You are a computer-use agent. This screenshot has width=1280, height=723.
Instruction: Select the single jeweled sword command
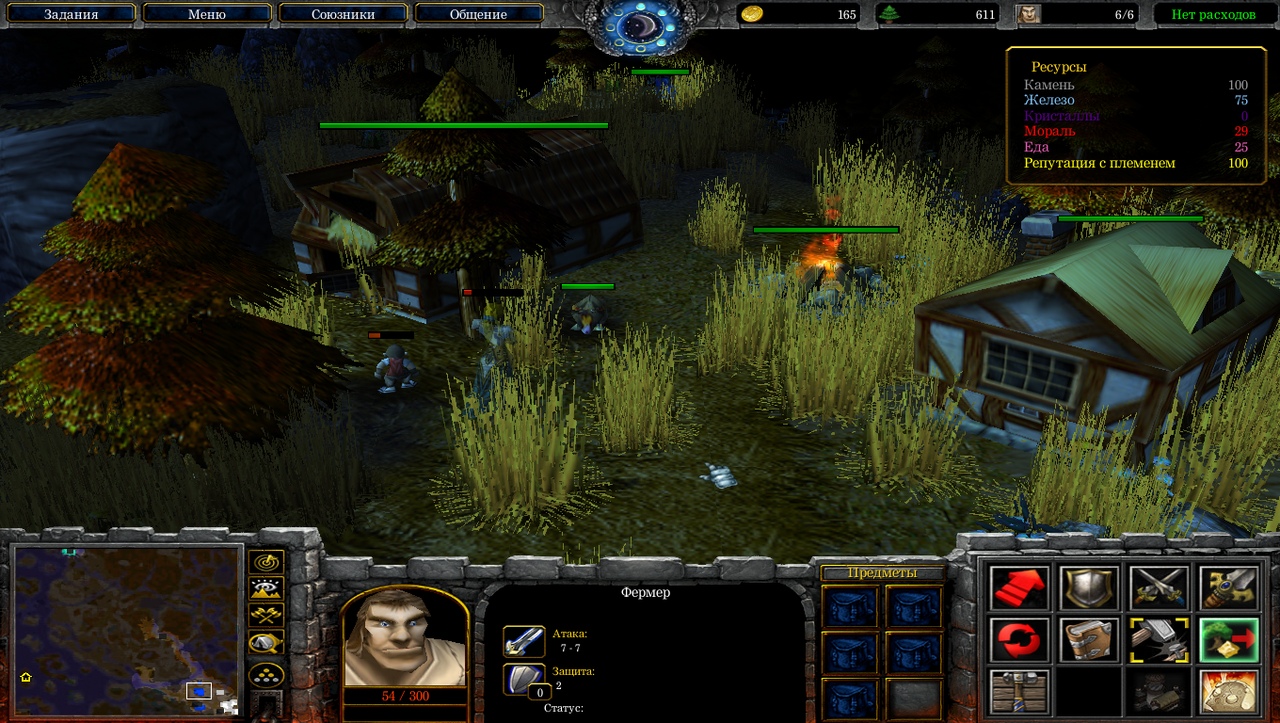[x=1228, y=588]
